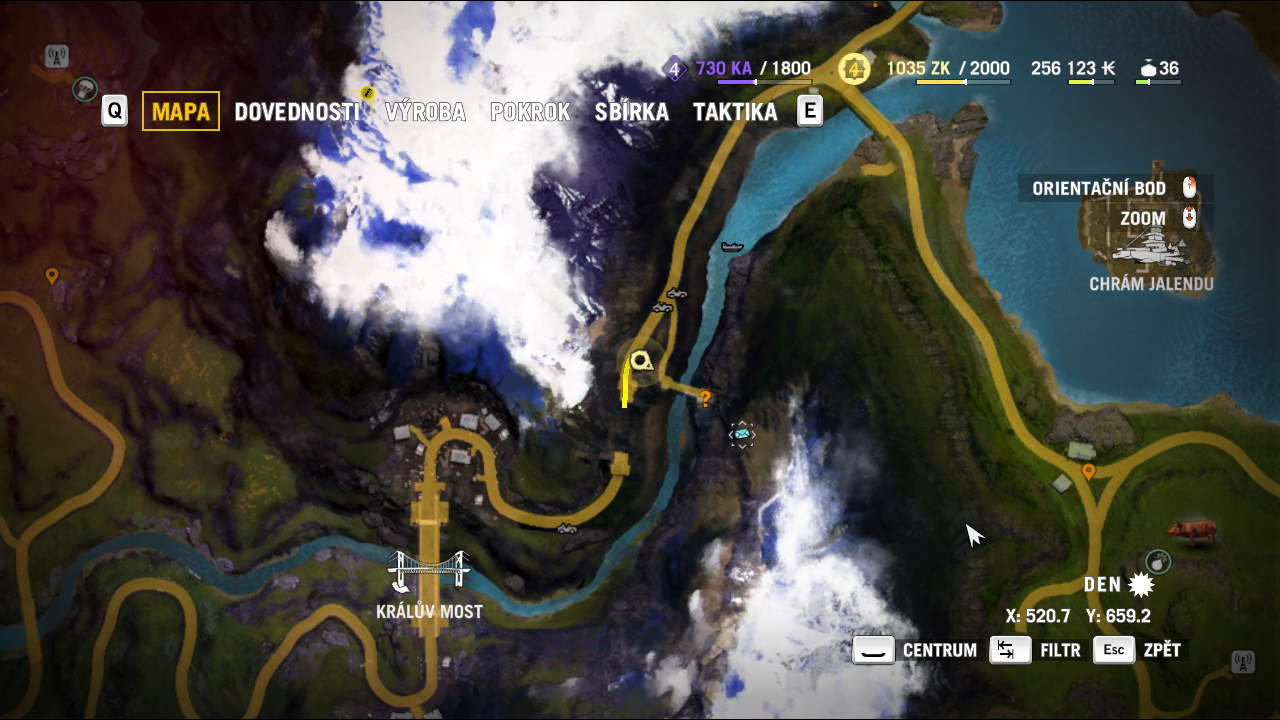Click the Králův most bridge marker
The width and height of the screenshot is (1280, 720).
point(429,574)
